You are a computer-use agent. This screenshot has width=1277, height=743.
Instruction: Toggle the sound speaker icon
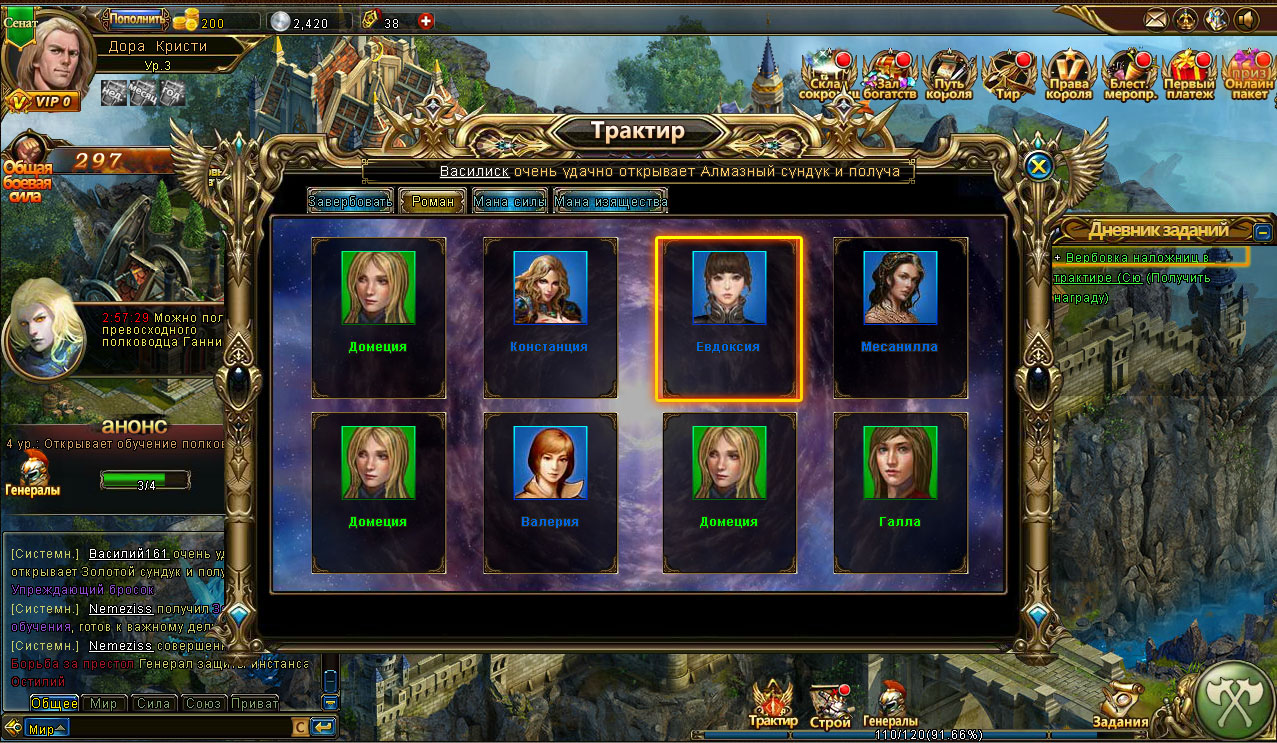point(1246,18)
